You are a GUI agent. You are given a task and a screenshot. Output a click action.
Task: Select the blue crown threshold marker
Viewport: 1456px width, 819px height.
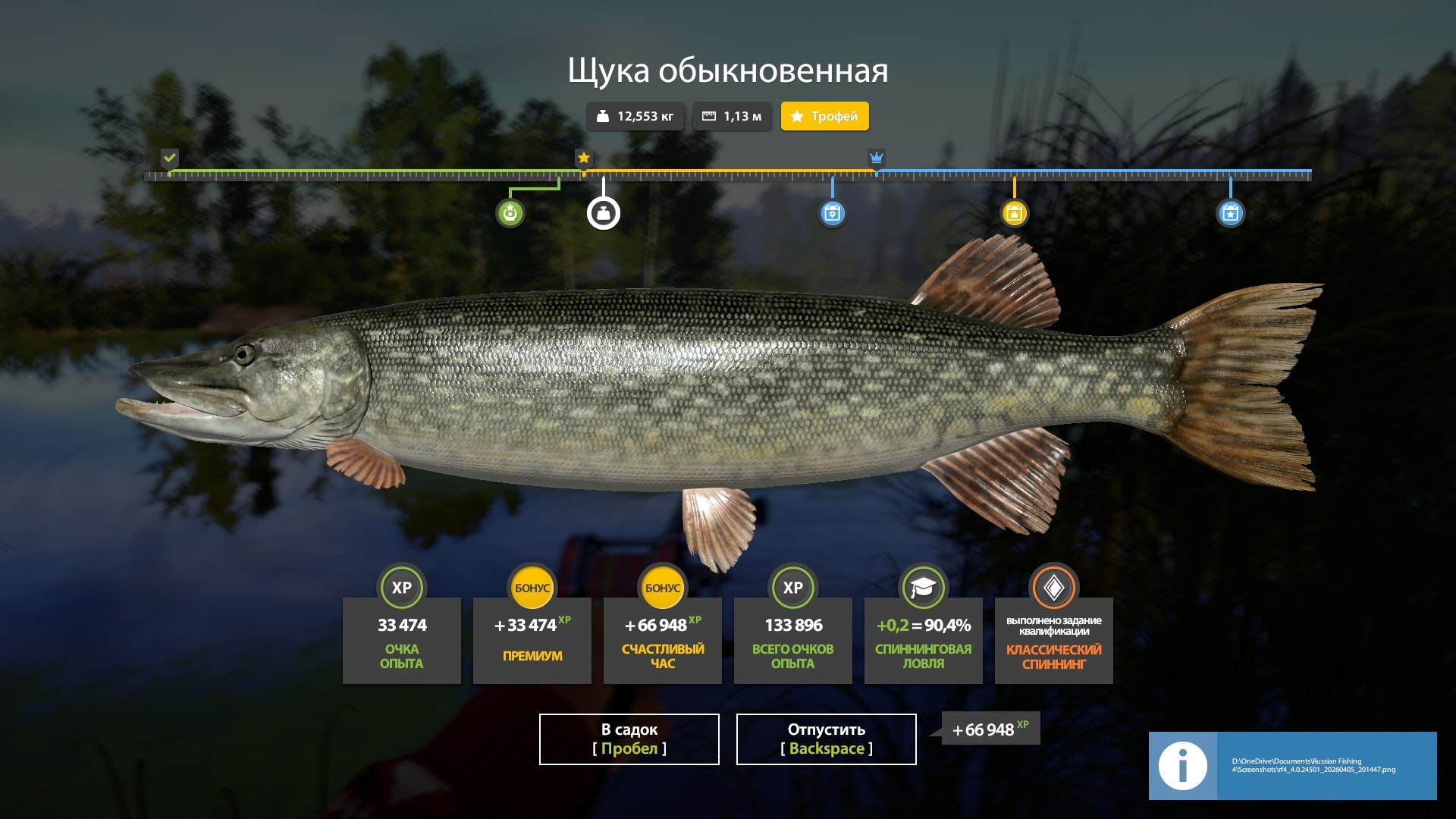[x=876, y=158]
